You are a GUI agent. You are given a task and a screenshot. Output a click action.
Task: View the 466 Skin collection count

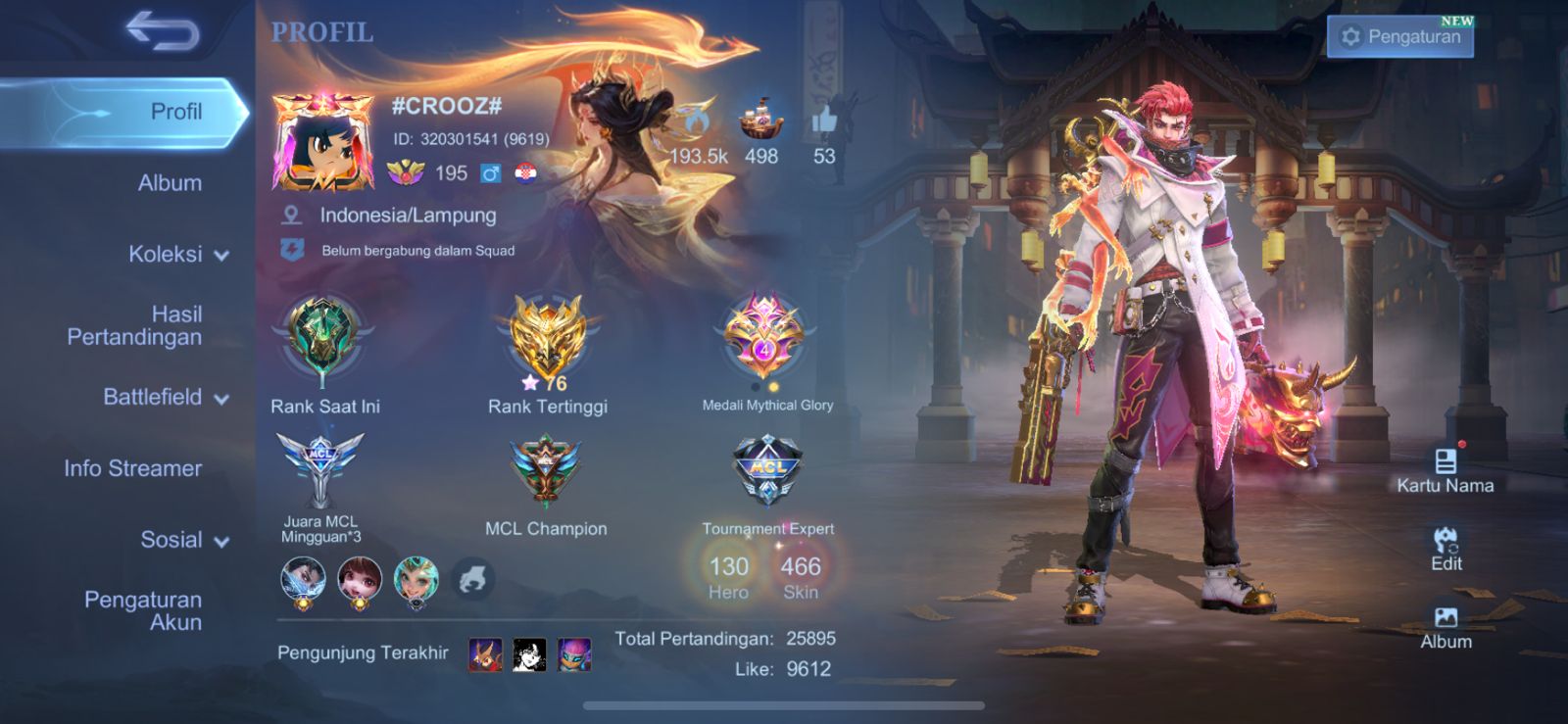pyautogui.click(x=800, y=575)
